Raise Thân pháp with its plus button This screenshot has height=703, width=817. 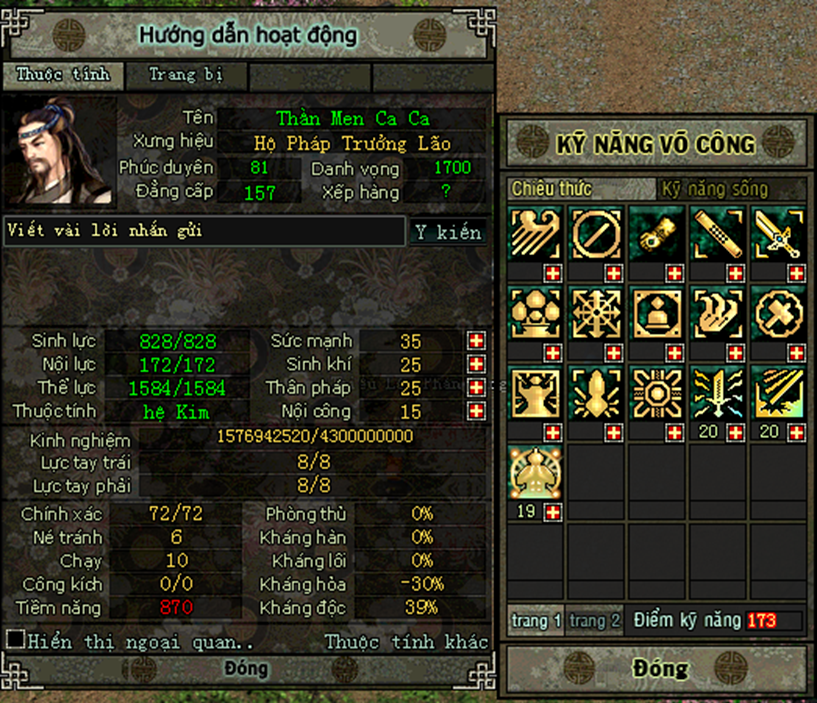[477, 388]
